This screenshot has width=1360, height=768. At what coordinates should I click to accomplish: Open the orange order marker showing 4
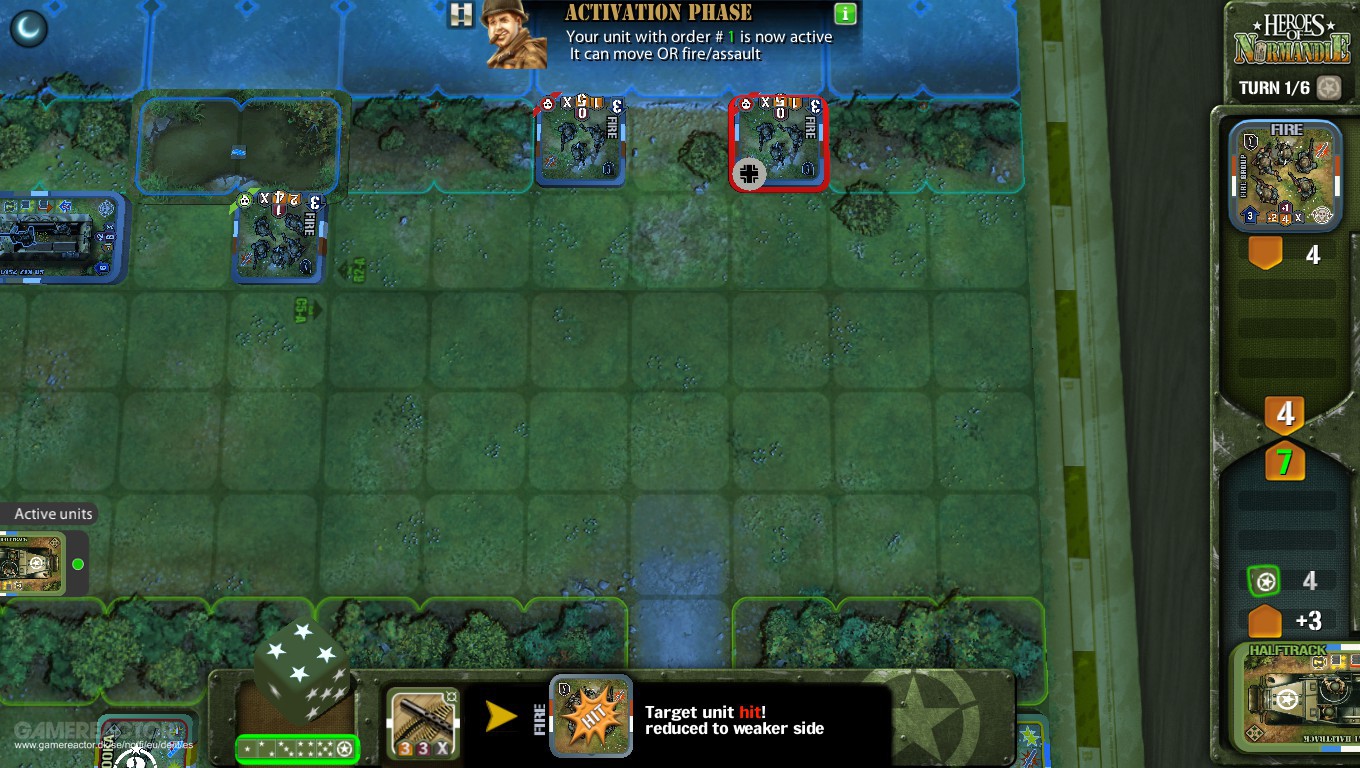1265,255
